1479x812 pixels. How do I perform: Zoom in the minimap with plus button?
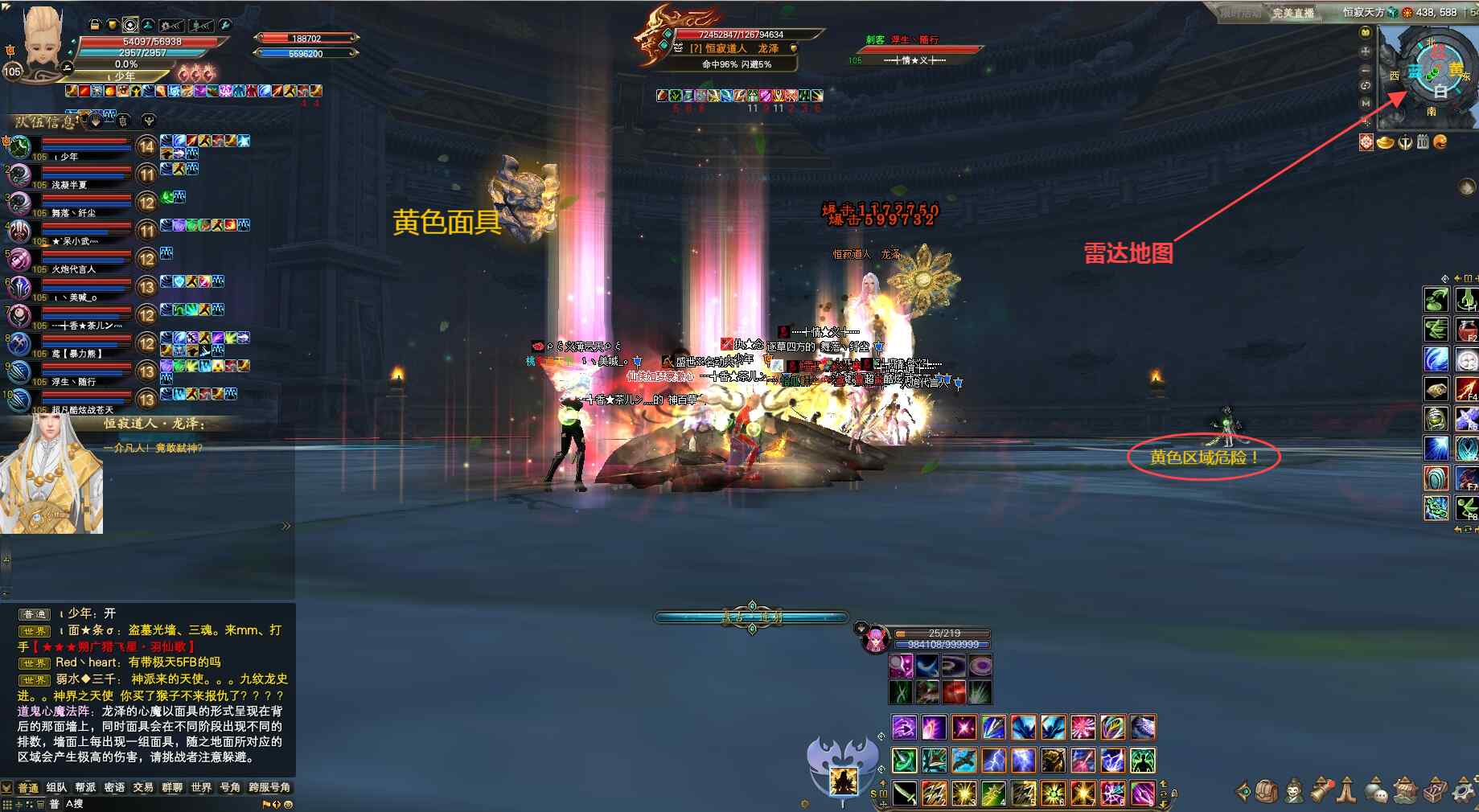pos(1365,51)
